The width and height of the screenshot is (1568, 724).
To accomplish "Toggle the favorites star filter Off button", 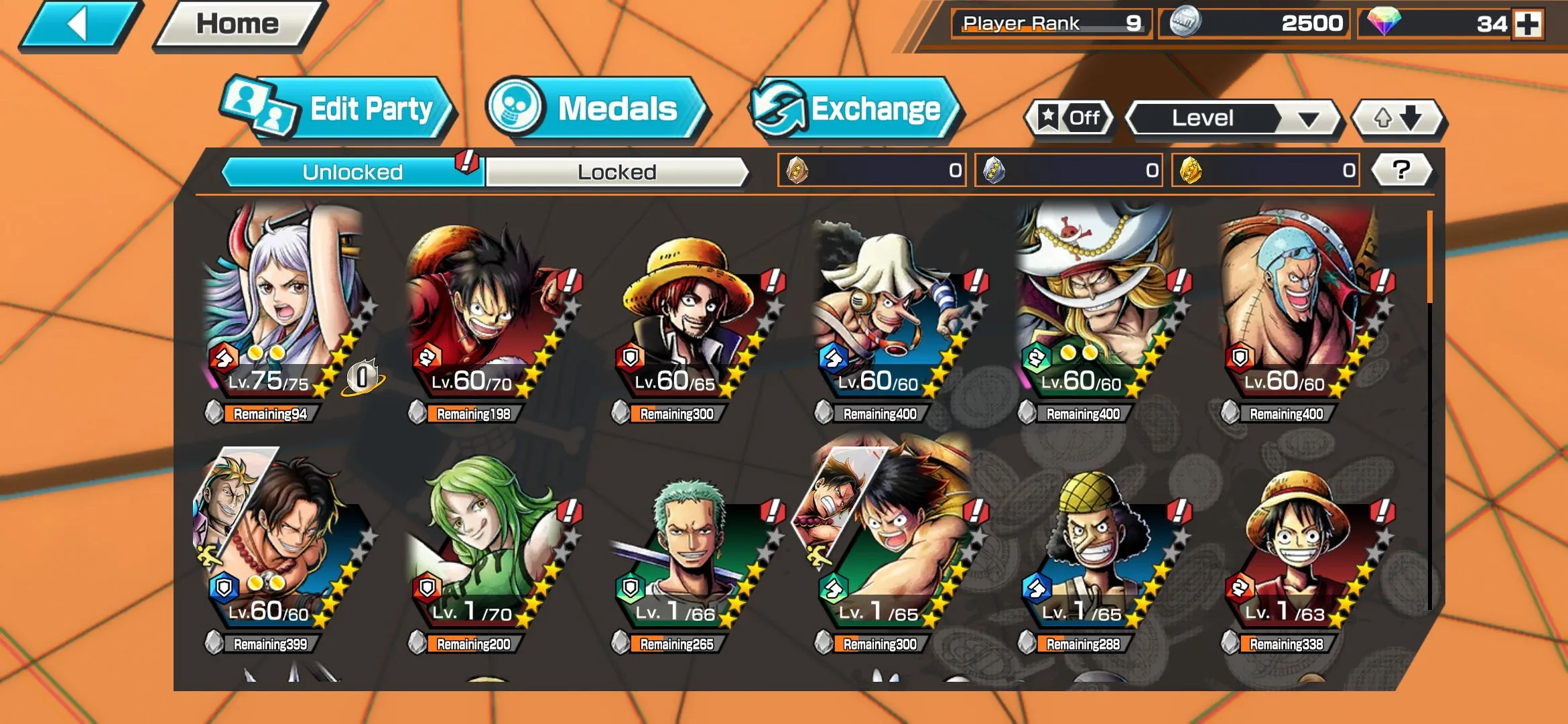I will click(x=1069, y=119).
